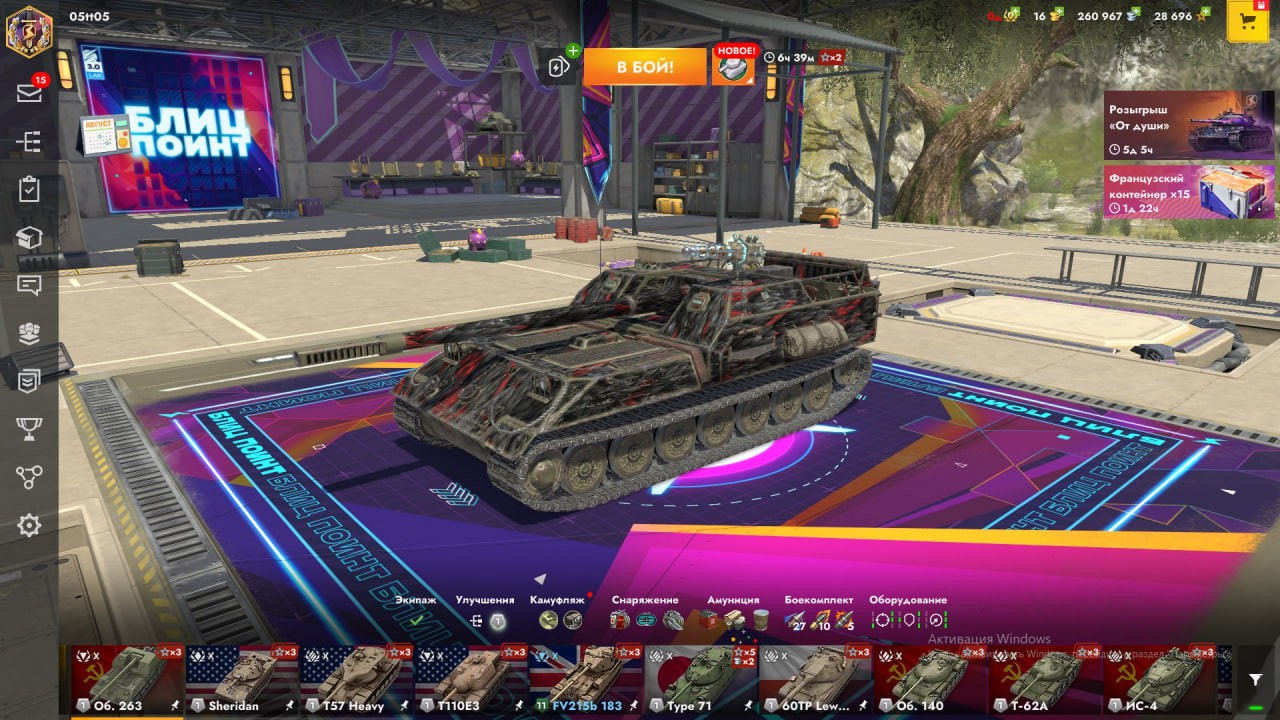Open the chat speech bubble icon
Viewport: 1280px width, 720px height.
(29, 285)
